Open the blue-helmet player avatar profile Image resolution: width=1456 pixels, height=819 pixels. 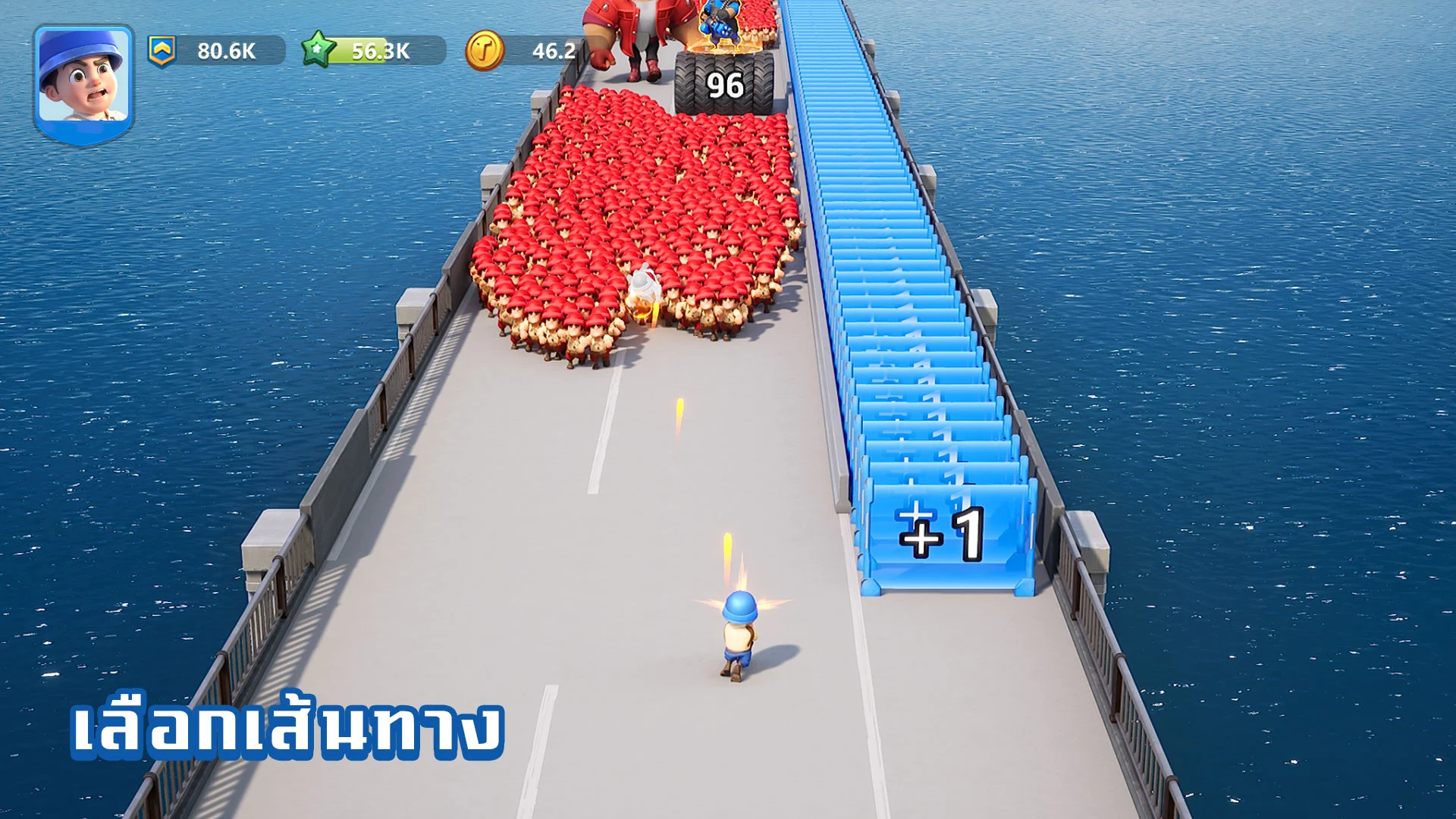point(83,82)
